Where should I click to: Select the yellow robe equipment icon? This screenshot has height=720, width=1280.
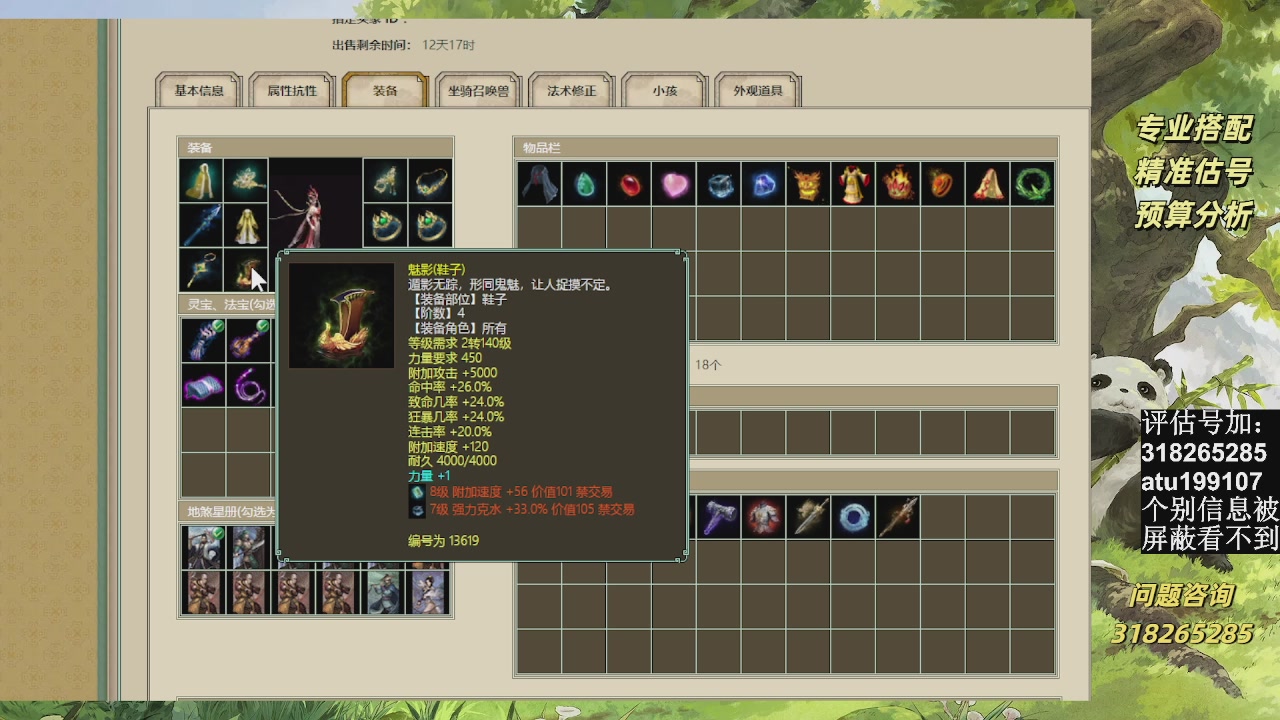(x=246, y=225)
